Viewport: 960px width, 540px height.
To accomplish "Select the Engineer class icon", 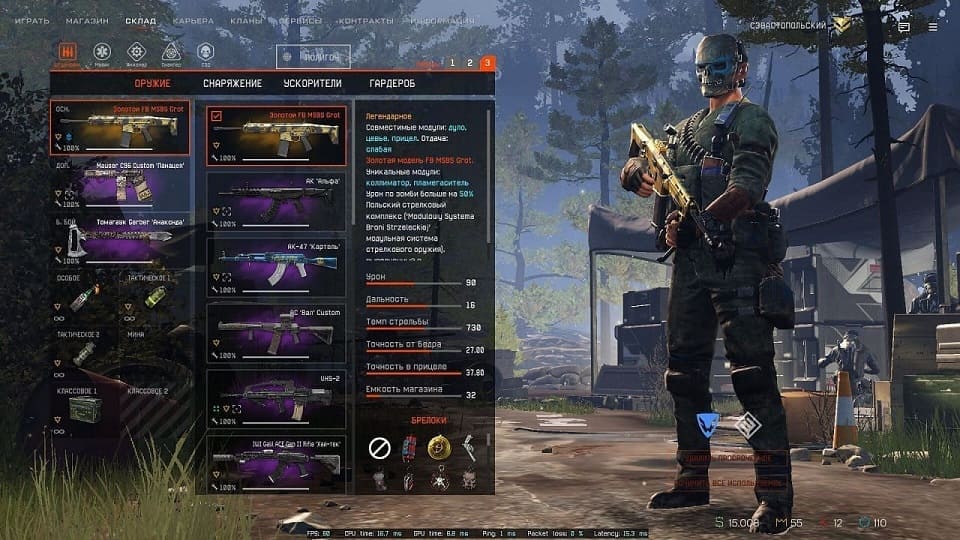I will (x=137, y=51).
